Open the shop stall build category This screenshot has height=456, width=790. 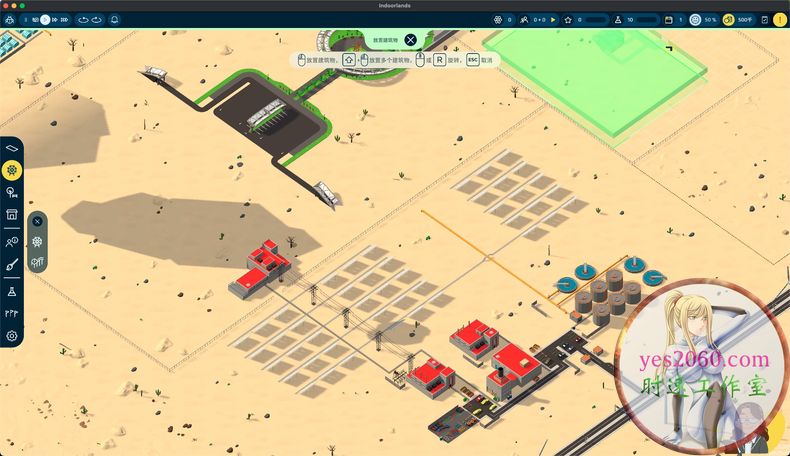click(12, 214)
